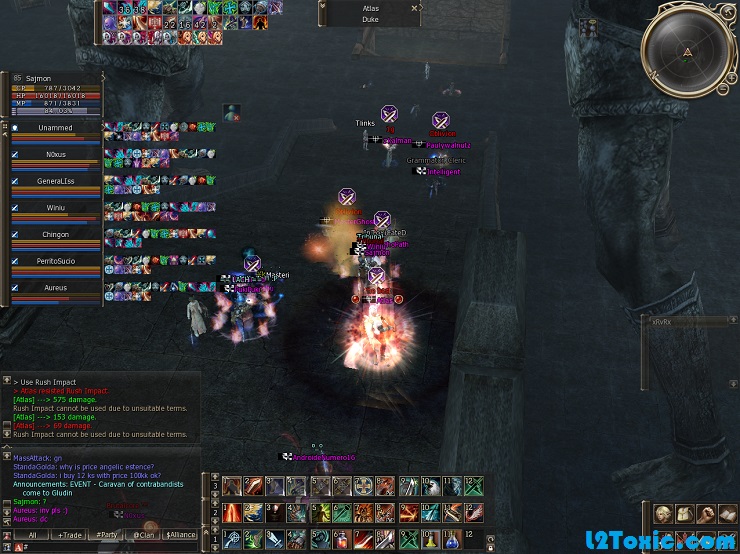Open the +Trade chat tab
Image resolution: width=740 pixels, height=554 pixels.
[x=70, y=535]
